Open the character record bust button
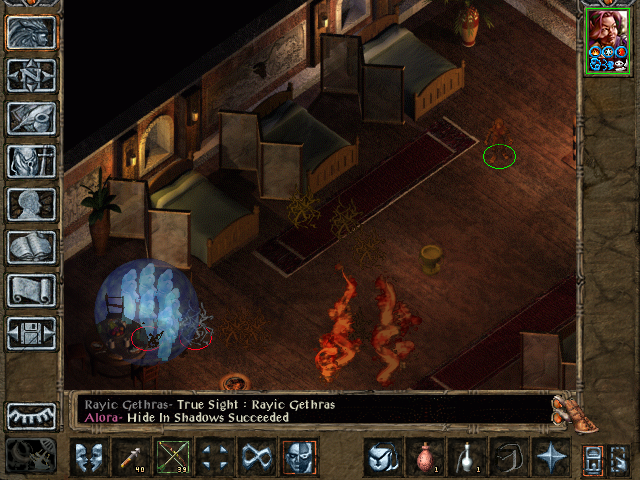 point(31,203)
